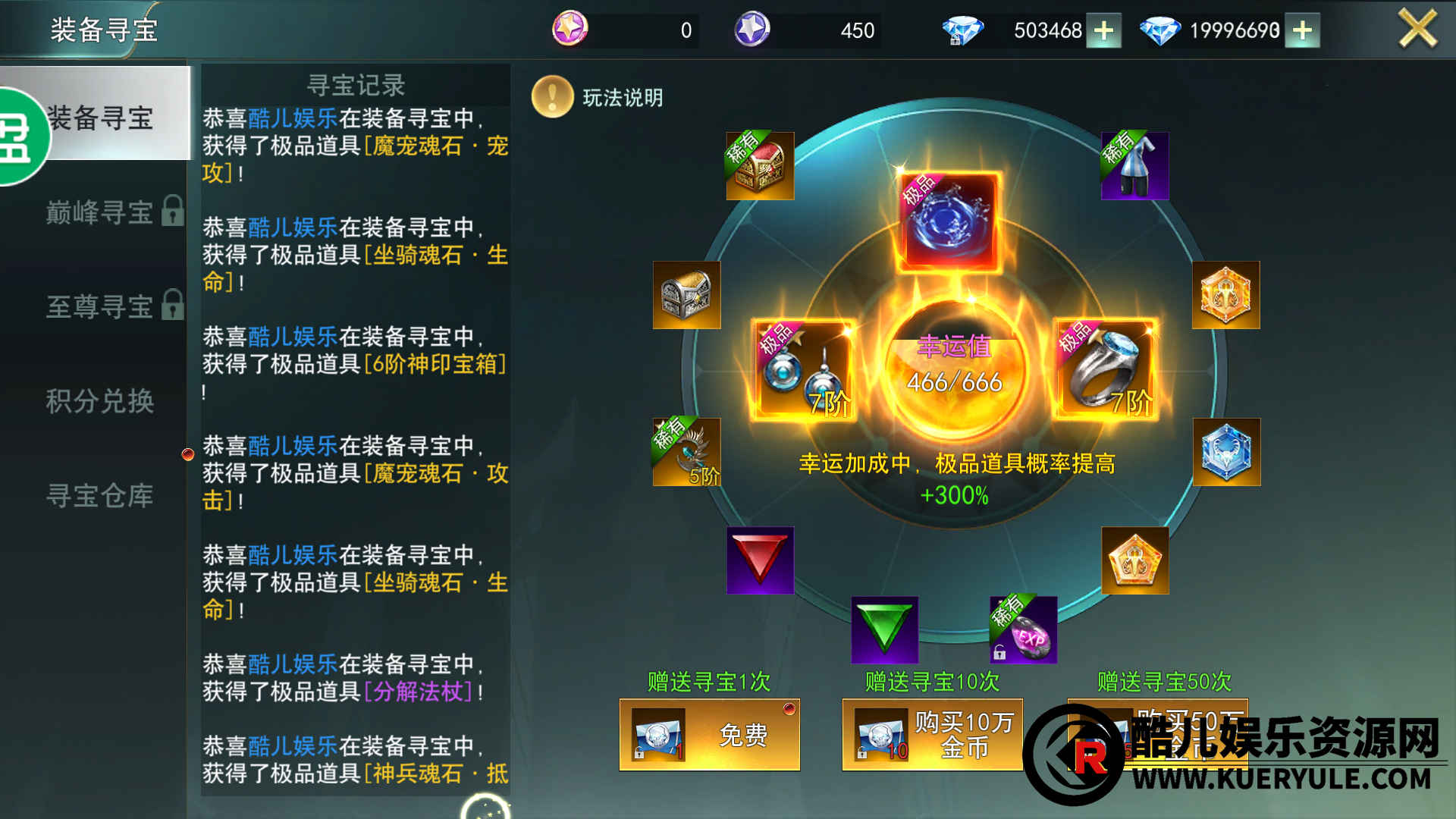Add more bound diamonds with plus button
This screenshot has height=819, width=1456.
[1103, 30]
